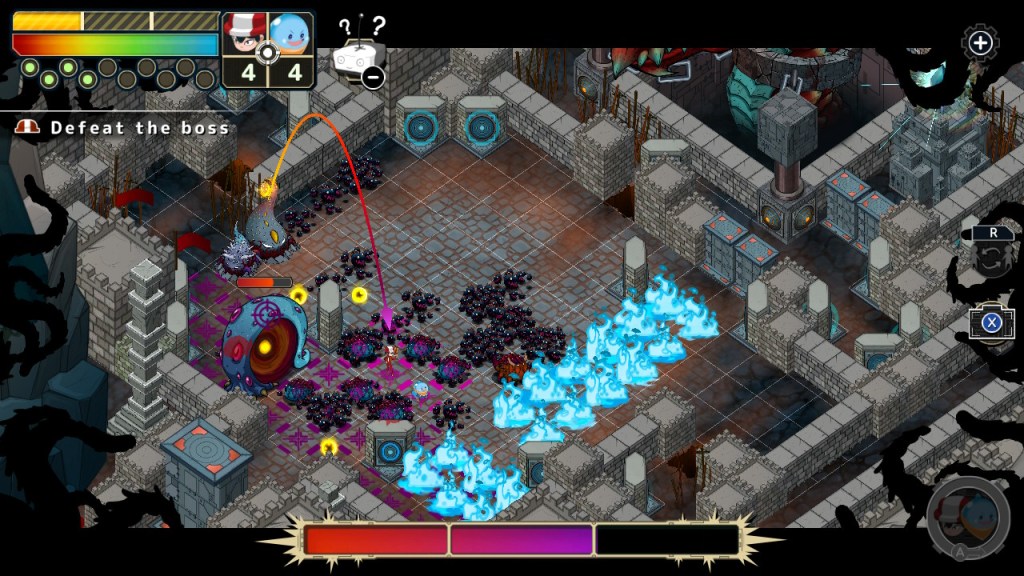Click the character swap medallion
The height and width of the screenshot is (576, 1024).
pos(967,515)
